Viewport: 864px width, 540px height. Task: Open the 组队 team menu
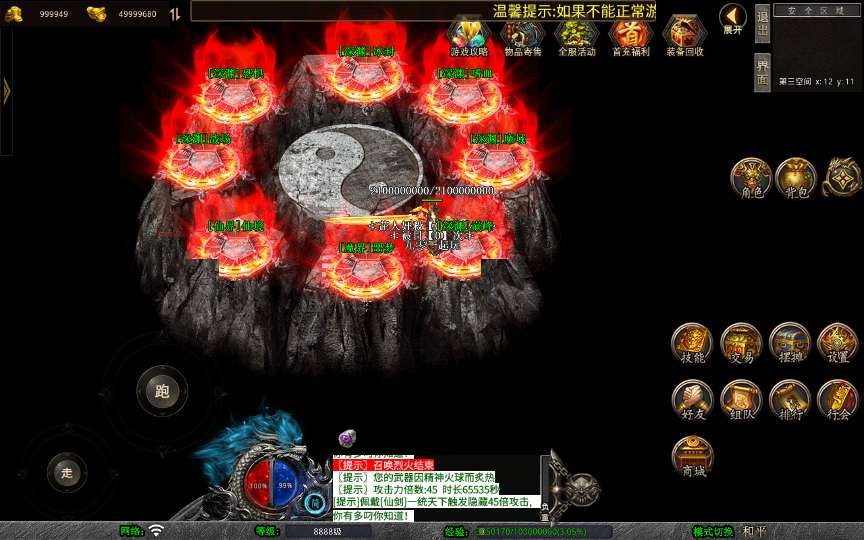pos(741,400)
